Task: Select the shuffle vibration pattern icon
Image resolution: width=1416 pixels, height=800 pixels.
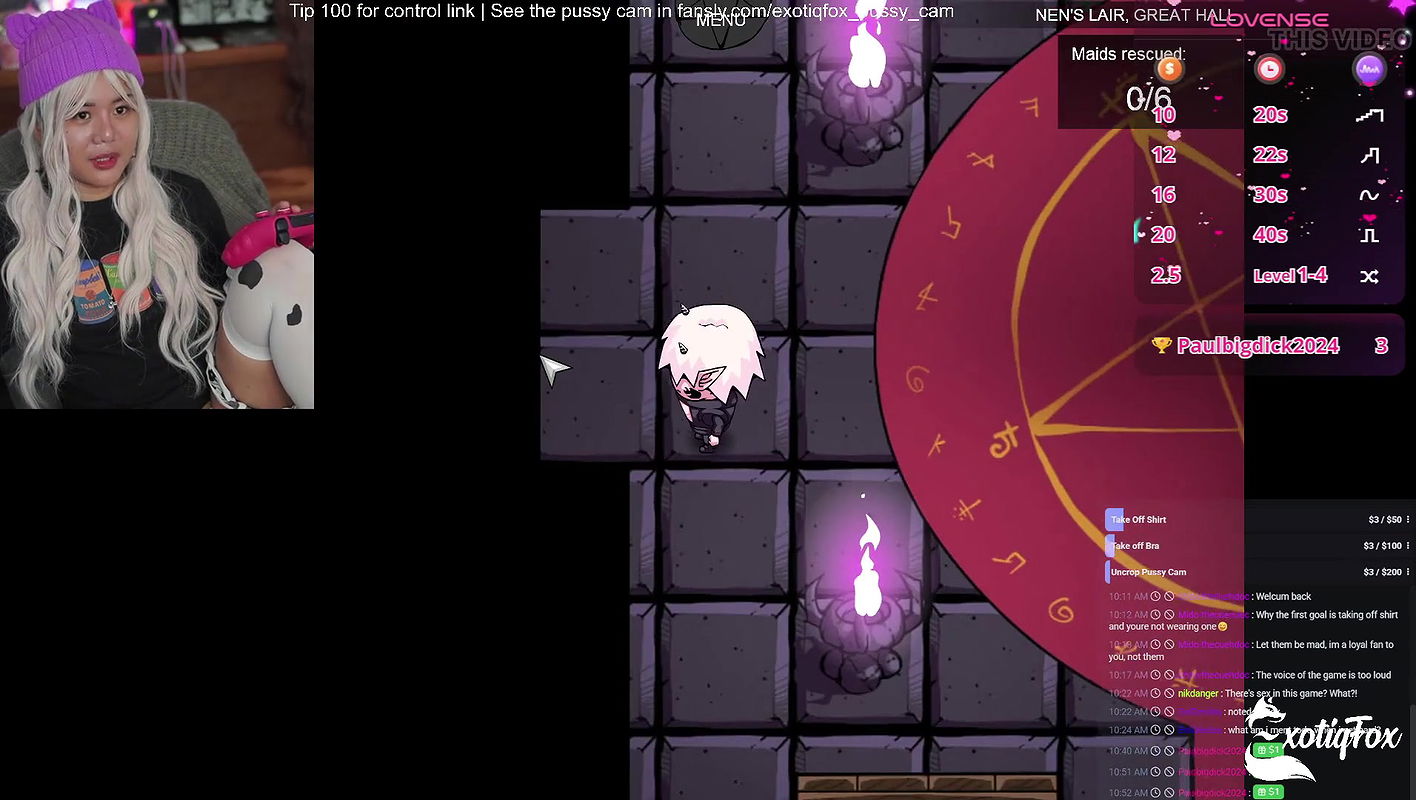Action: (x=1370, y=275)
